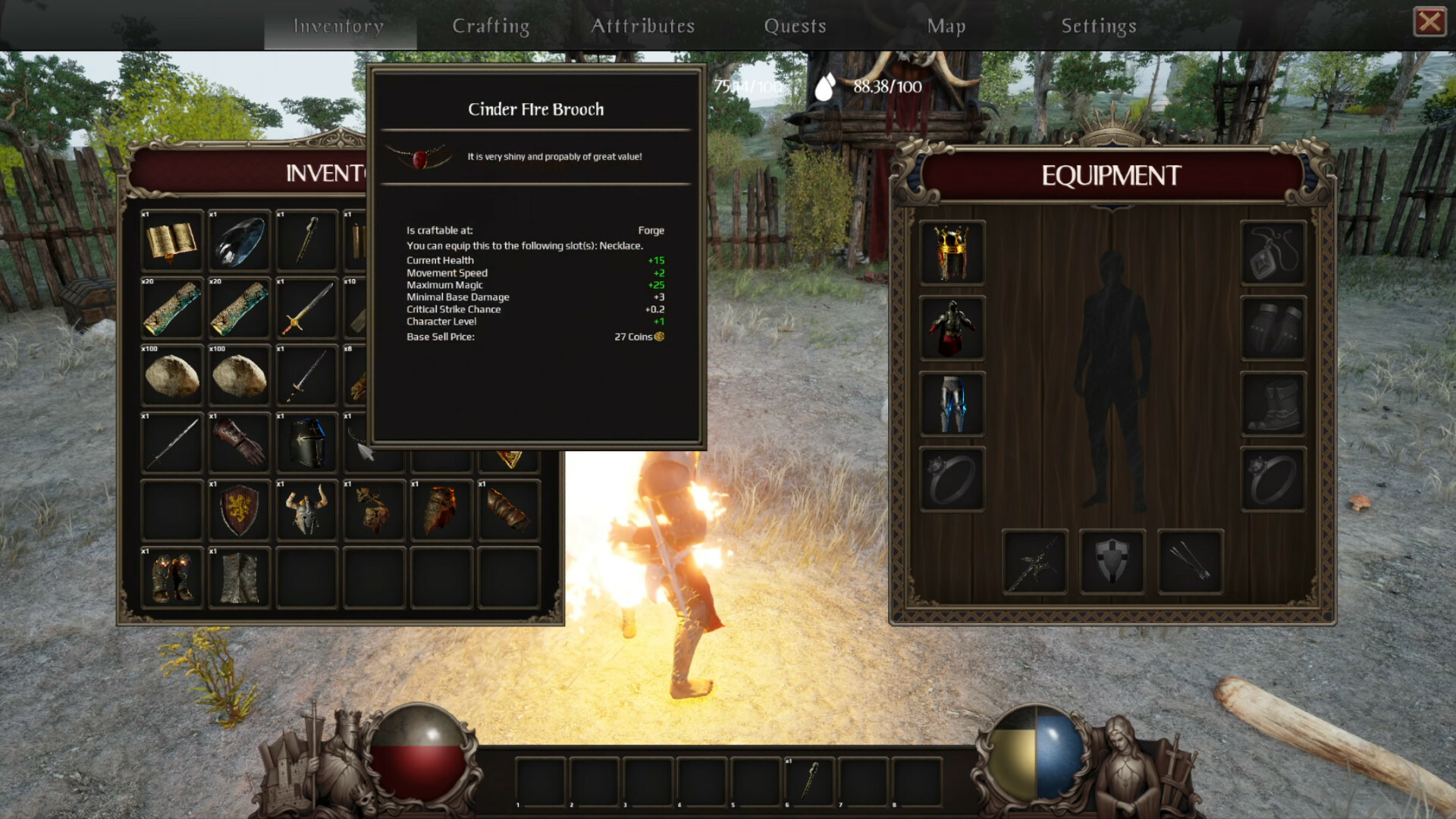Open the Map tab
Screen dimensions: 1456x819
(x=945, y=25)
